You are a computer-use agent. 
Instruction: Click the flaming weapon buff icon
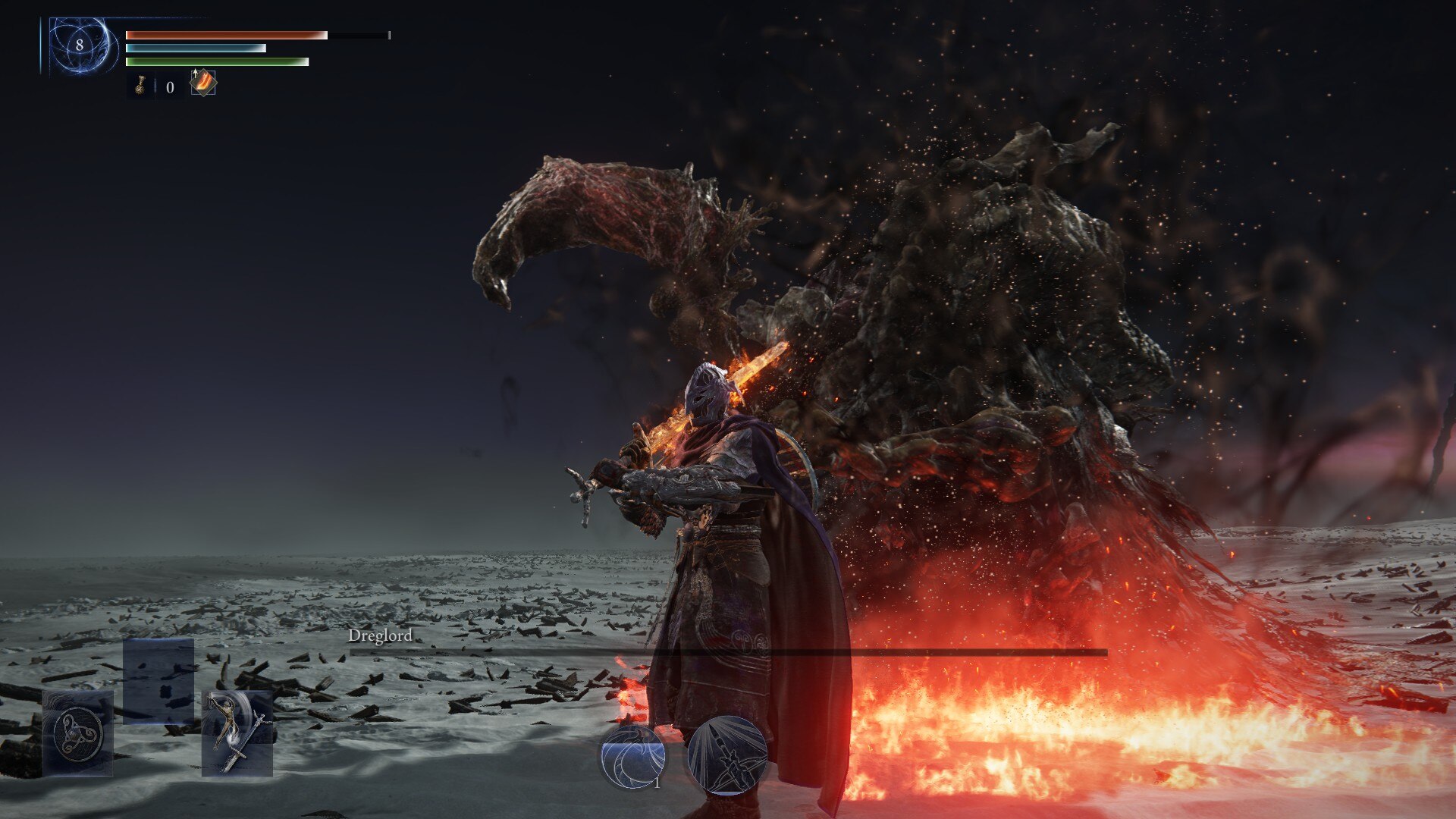tap(203, 83)
